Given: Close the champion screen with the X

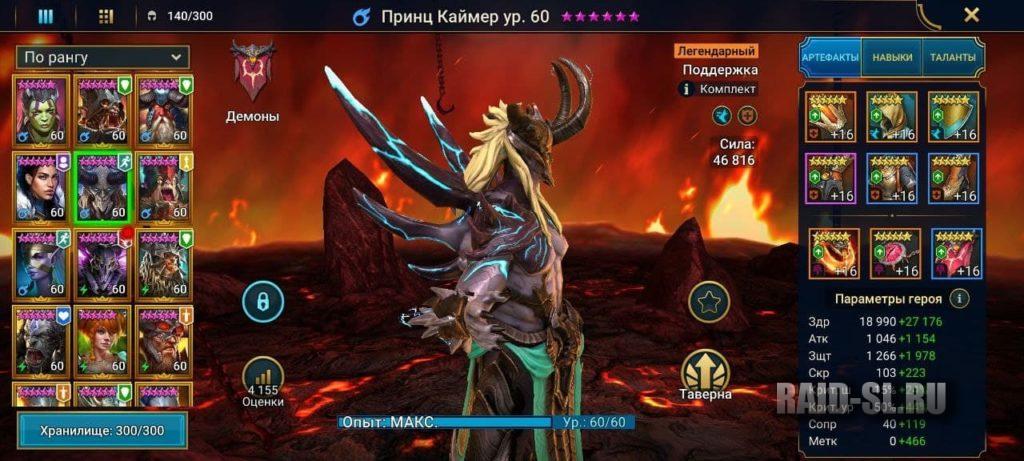Looking at the screenshot, I should click(x=970, y=15).
